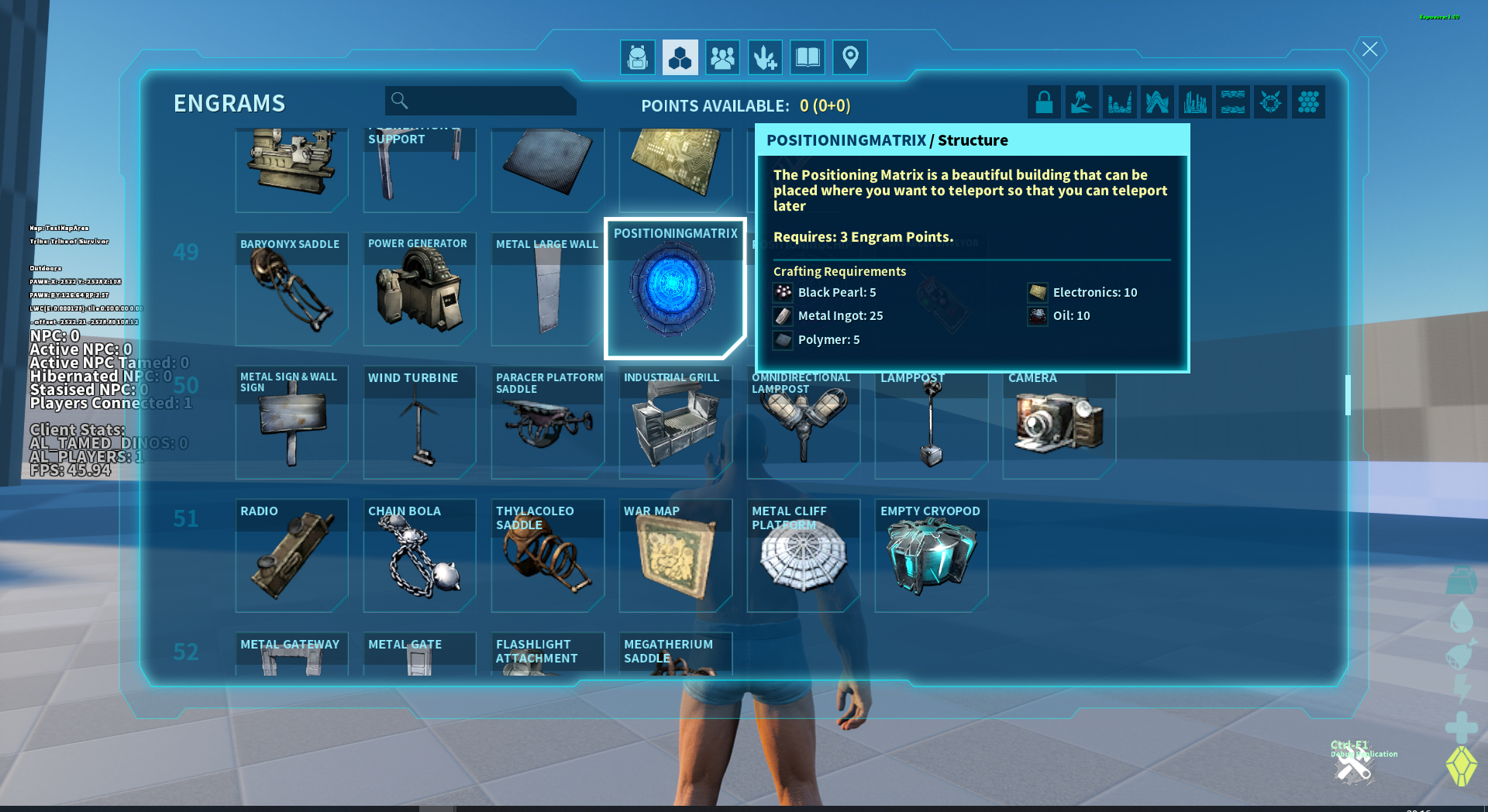Select the Metal Cliff Platform engram

coord(803,556)
